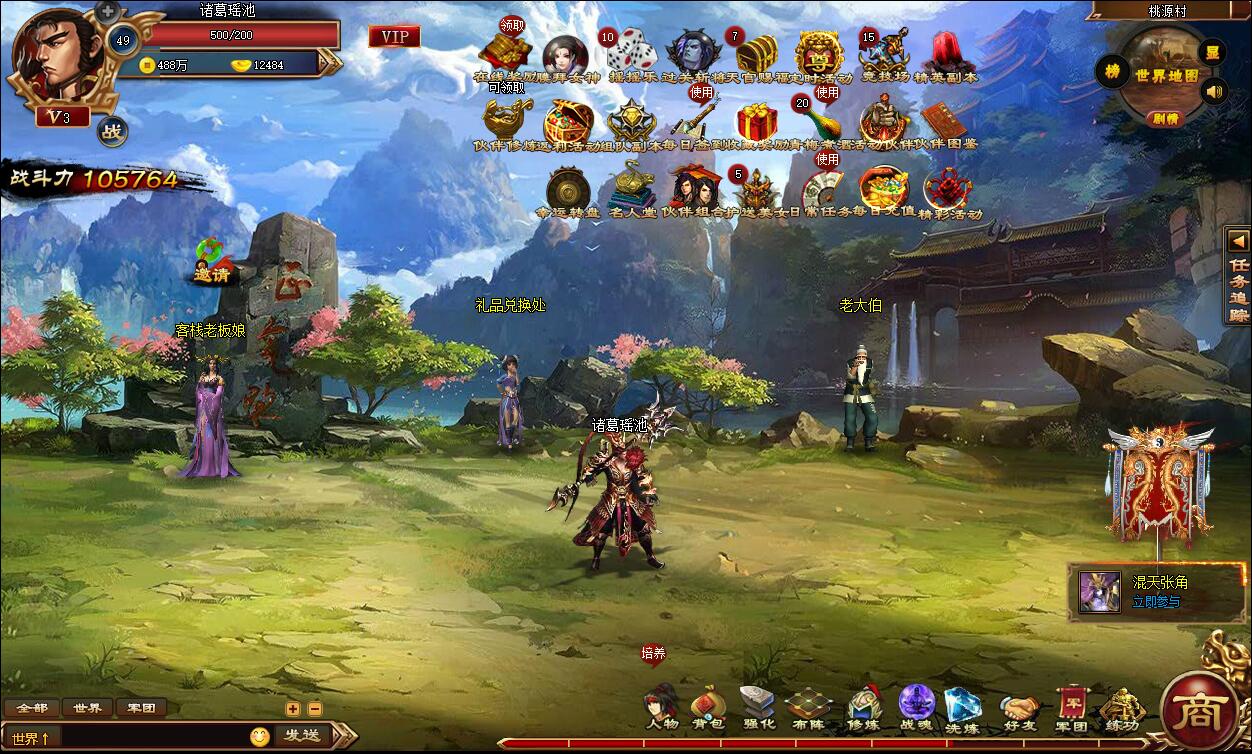
Task: Click the 发送 send button
Action: coord(301,736)
